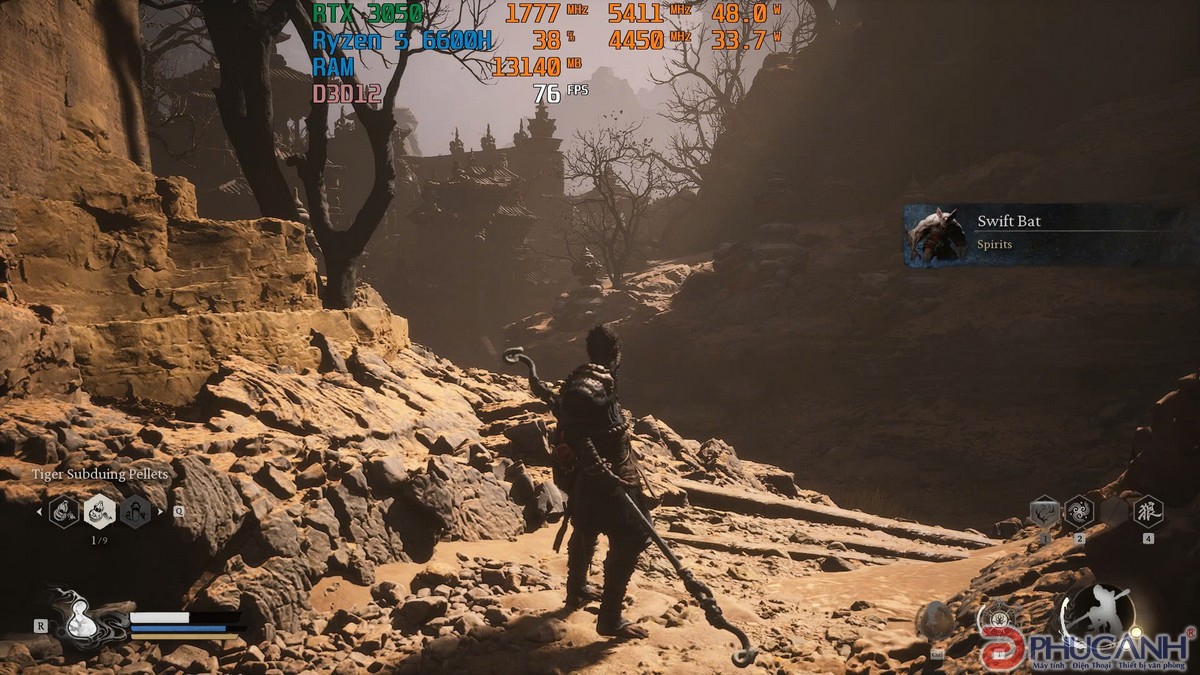Image resolution: width=1200 pixels, height=675 pixels.
Task: Pick the darkened bottle item slot
Action: 134,511
